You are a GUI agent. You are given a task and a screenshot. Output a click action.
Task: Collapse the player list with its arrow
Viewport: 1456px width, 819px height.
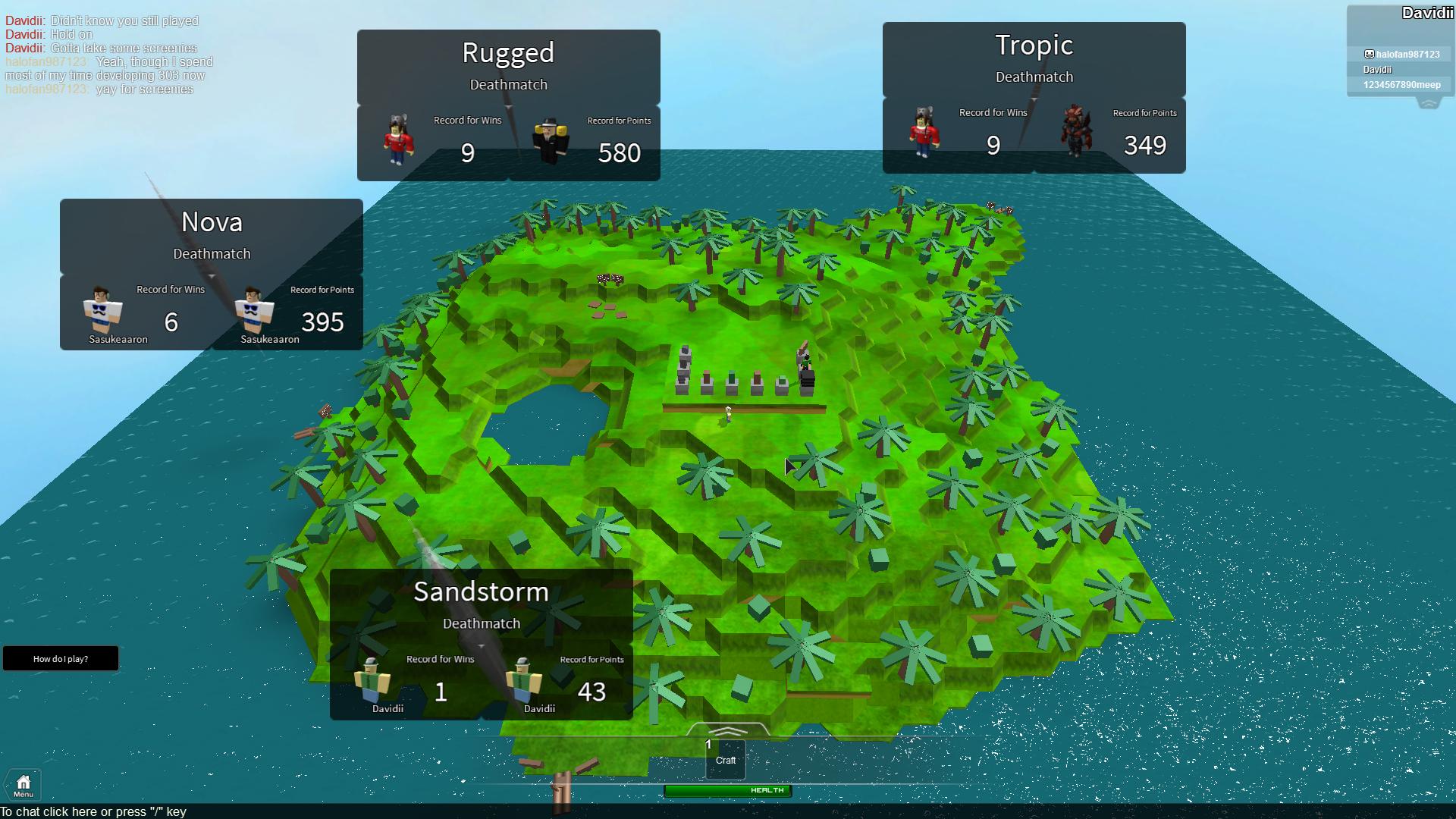click(x=1429, y=104)
